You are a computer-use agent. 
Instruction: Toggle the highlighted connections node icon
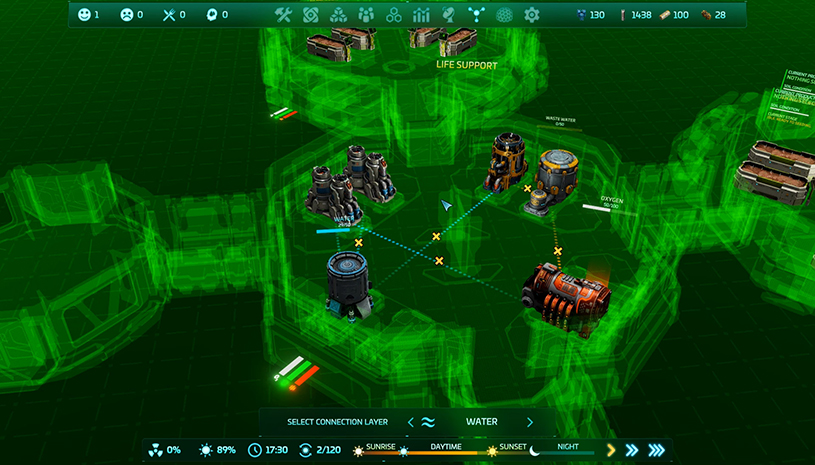point(476,15)
